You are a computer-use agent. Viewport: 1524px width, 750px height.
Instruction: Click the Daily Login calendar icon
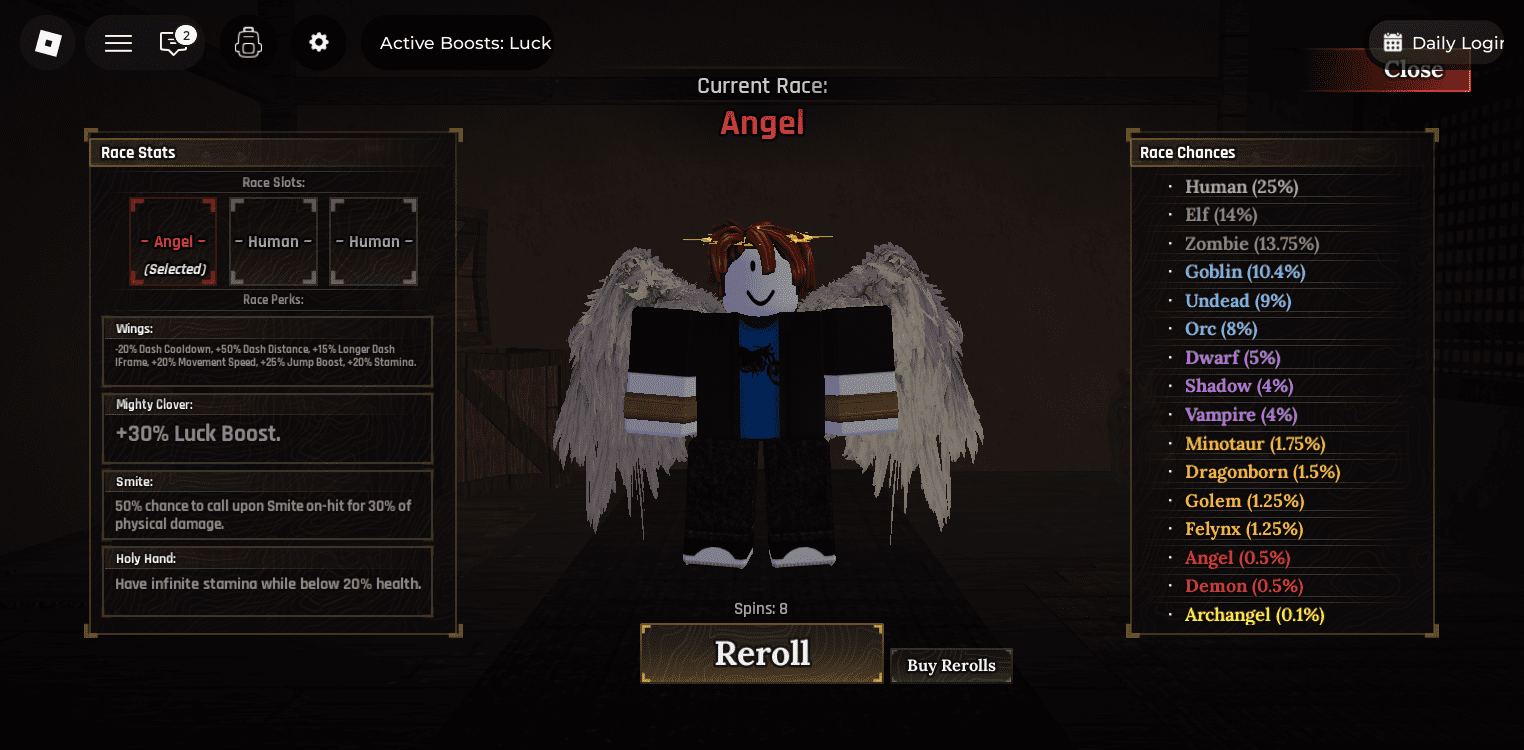tap(1394, 42)
